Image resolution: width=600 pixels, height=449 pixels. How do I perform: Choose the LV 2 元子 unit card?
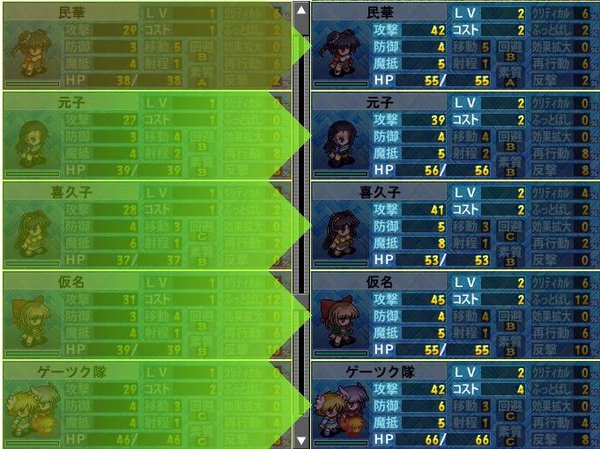[x=454, y=136]
